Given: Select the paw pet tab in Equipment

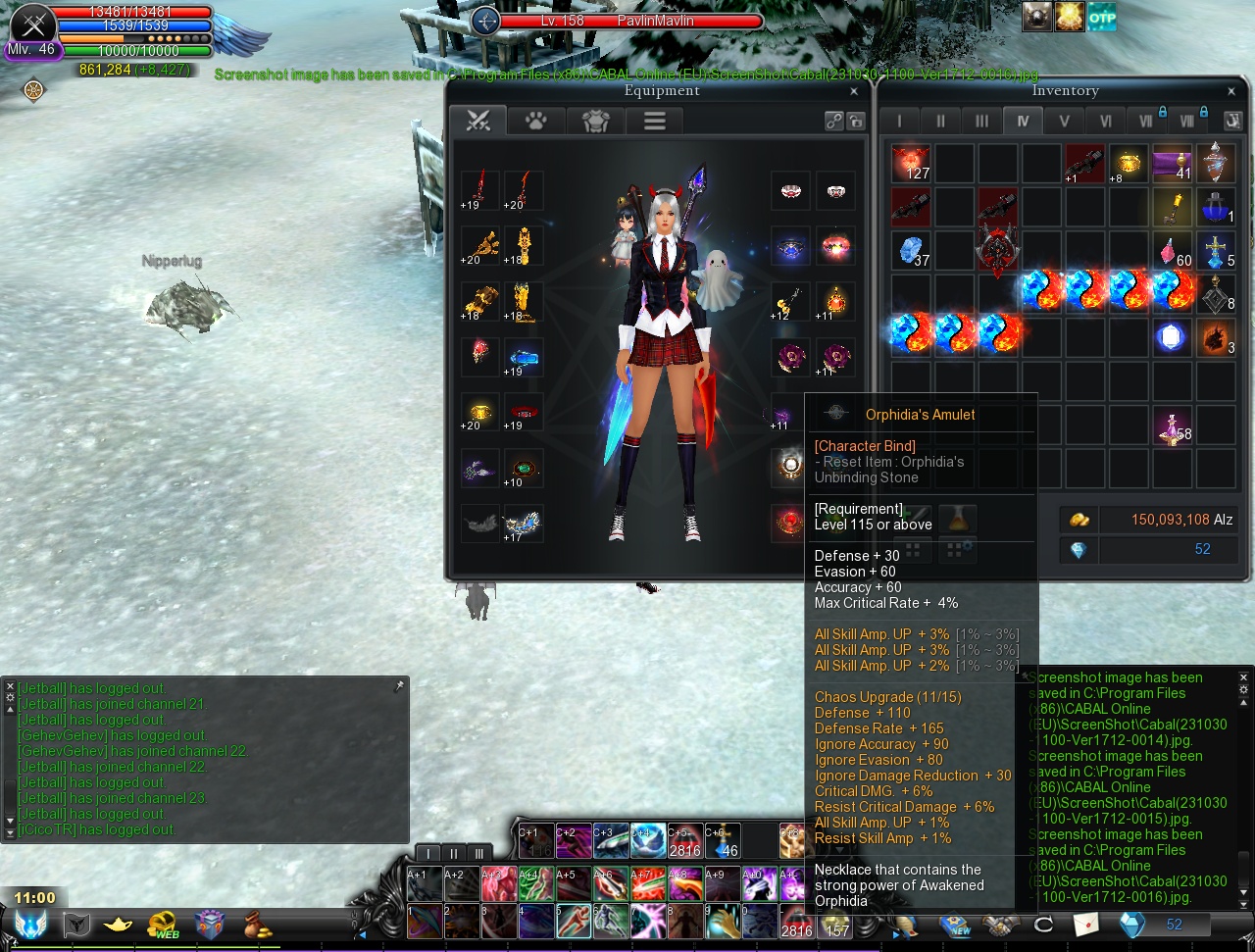Looking at the screenshot, I should click(535, 121).
